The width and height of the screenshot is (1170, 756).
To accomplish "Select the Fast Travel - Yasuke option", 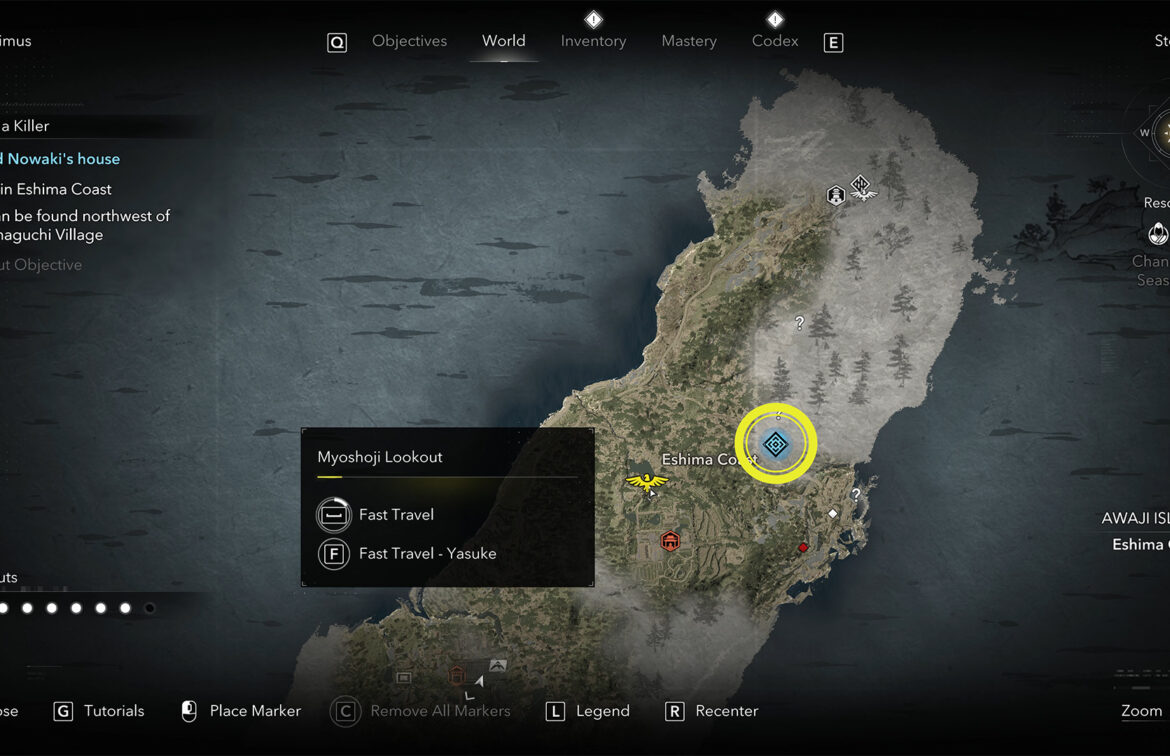I will pos(427,554).
